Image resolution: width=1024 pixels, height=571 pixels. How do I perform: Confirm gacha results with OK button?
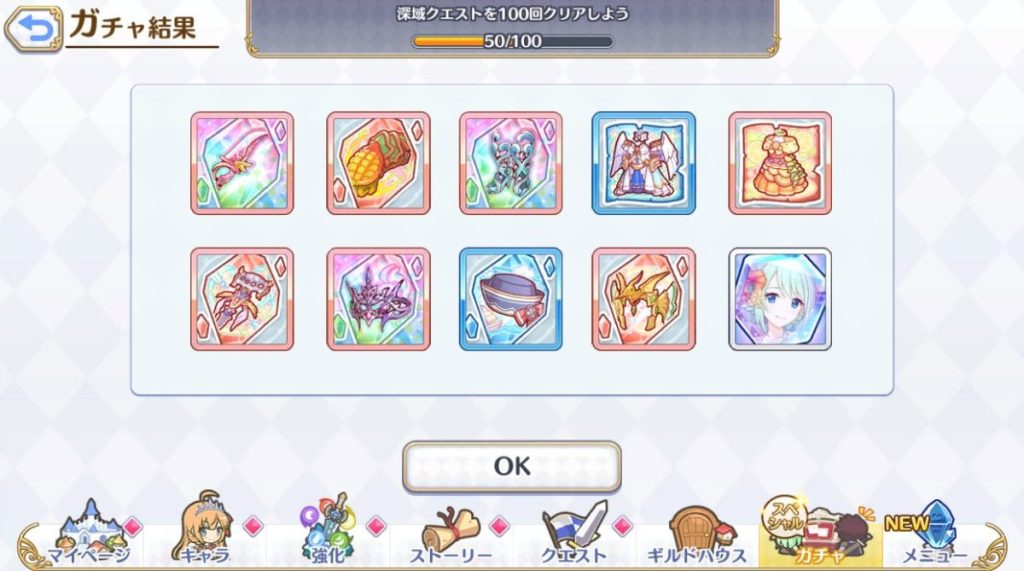point(511,466)
